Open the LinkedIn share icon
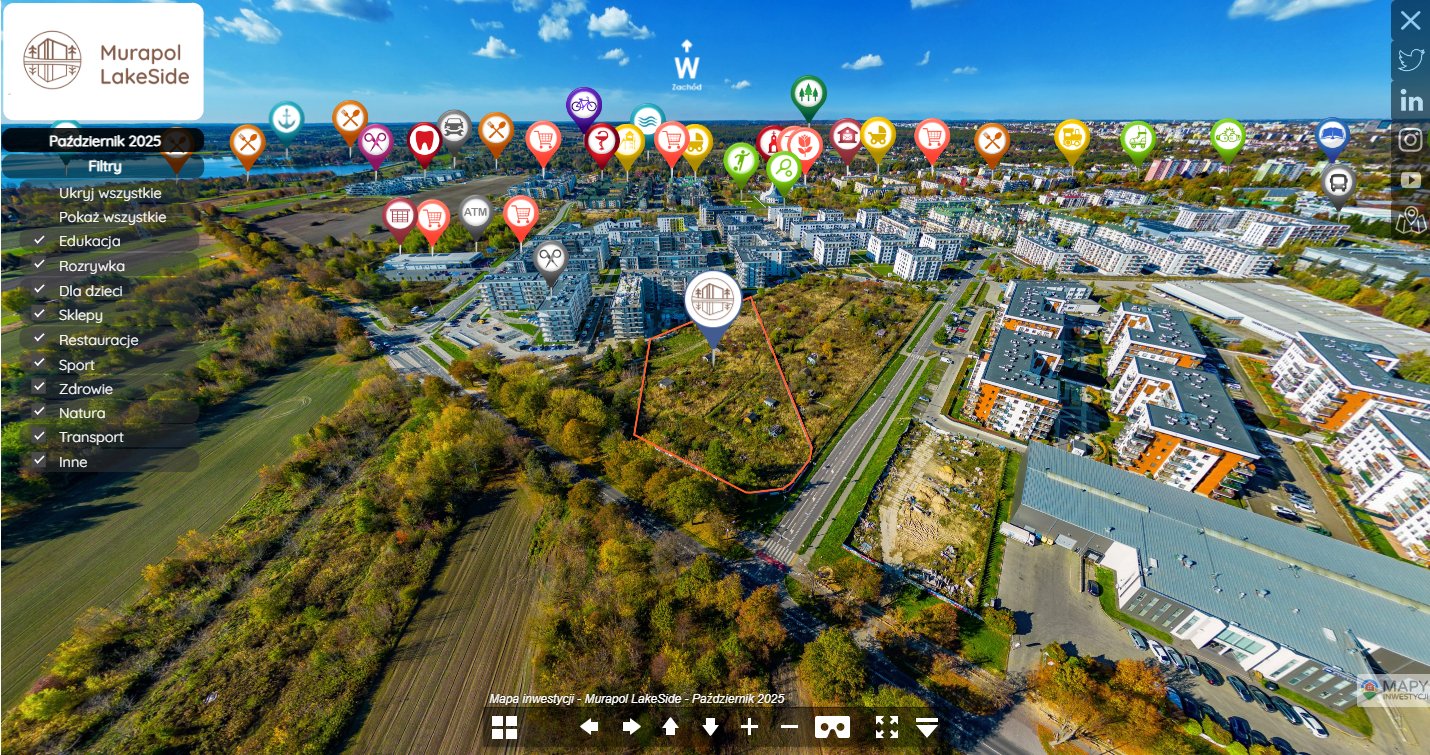The width and height of the screenshot is (1430, 755). (x=1411, y=100)
